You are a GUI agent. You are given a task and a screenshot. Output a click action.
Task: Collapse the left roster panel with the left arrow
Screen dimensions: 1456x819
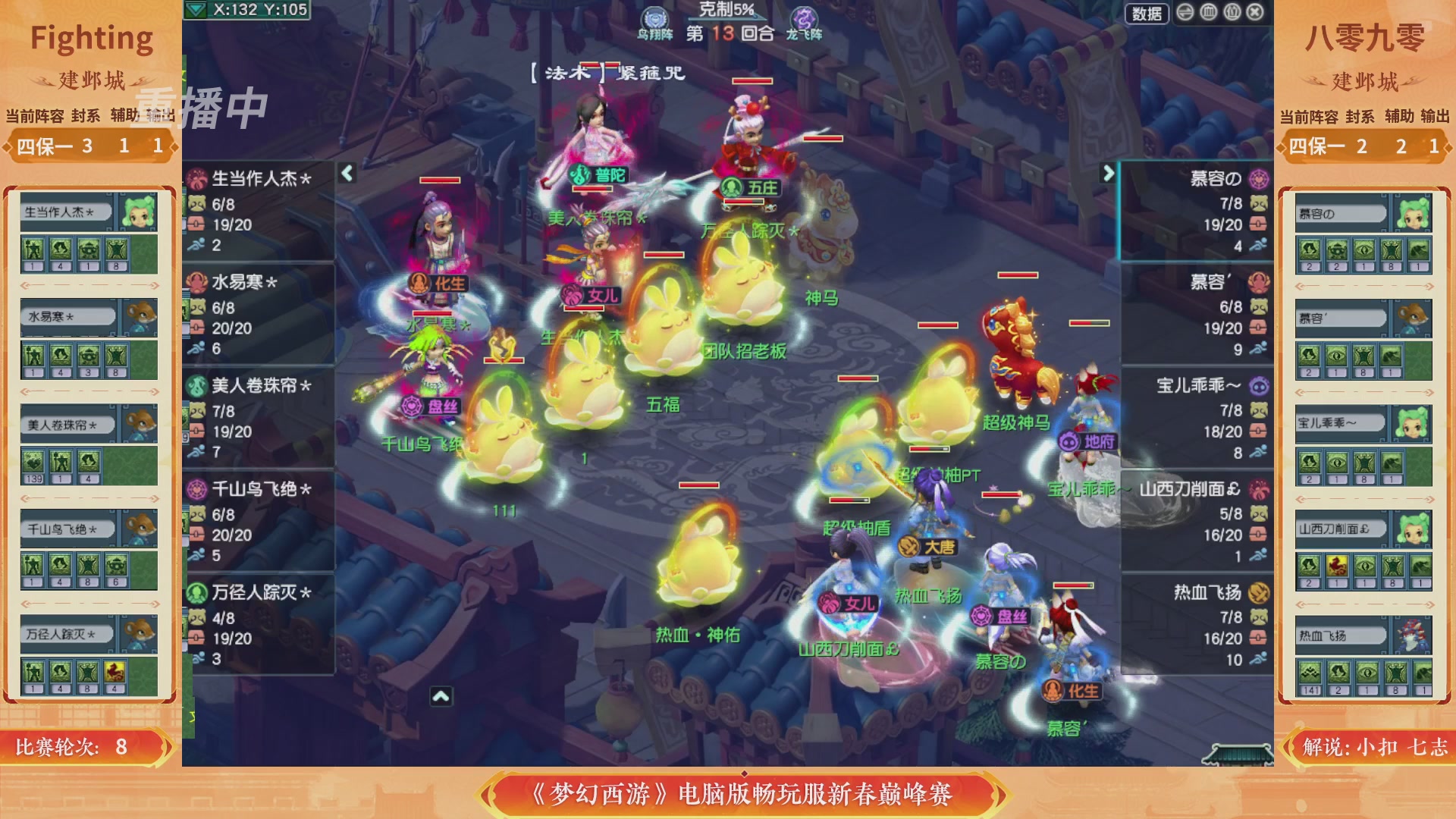pos(345,173)
